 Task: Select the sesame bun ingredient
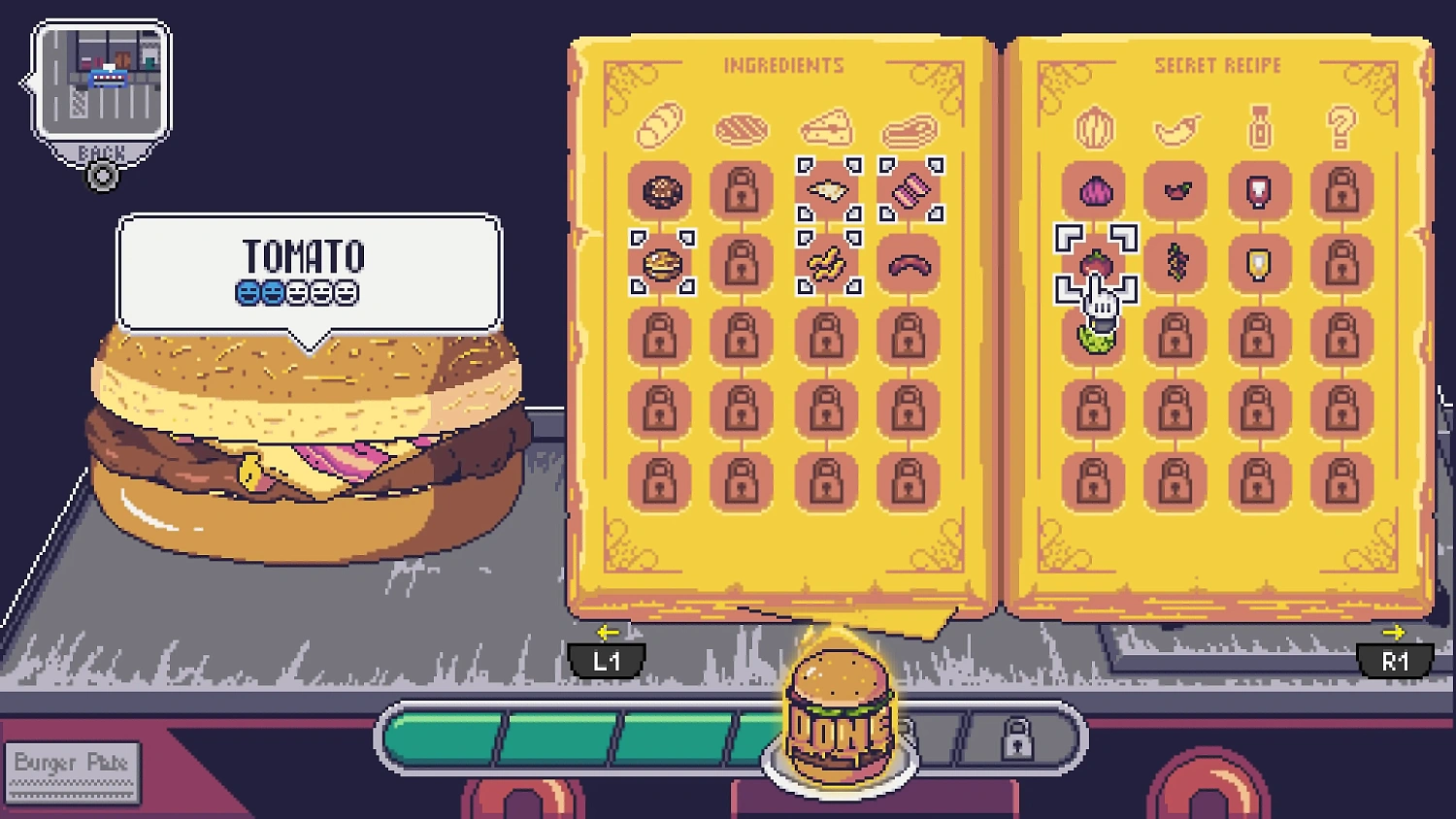click(x=662, y=191)
